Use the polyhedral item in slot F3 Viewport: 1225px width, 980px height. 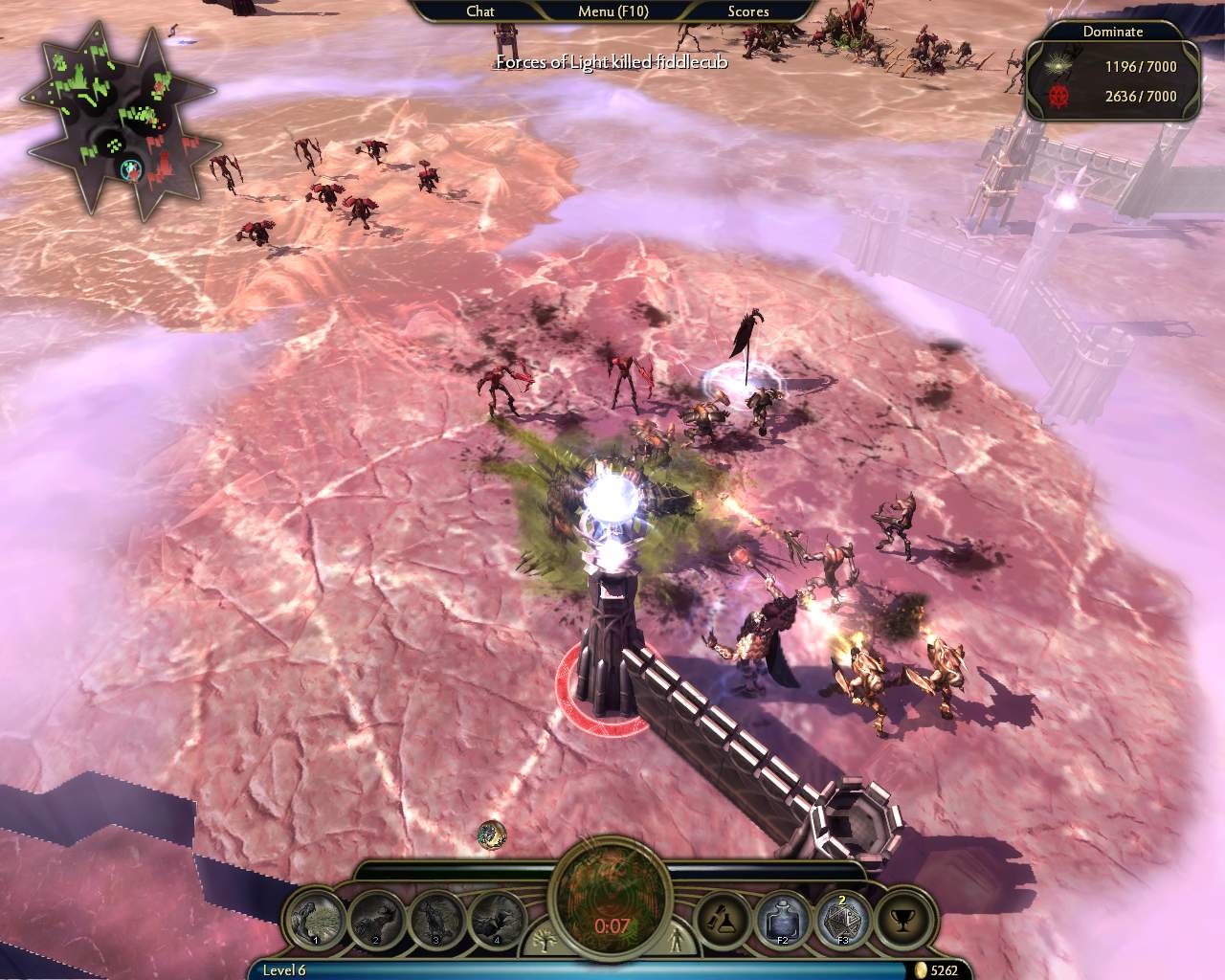click(843, 920)
